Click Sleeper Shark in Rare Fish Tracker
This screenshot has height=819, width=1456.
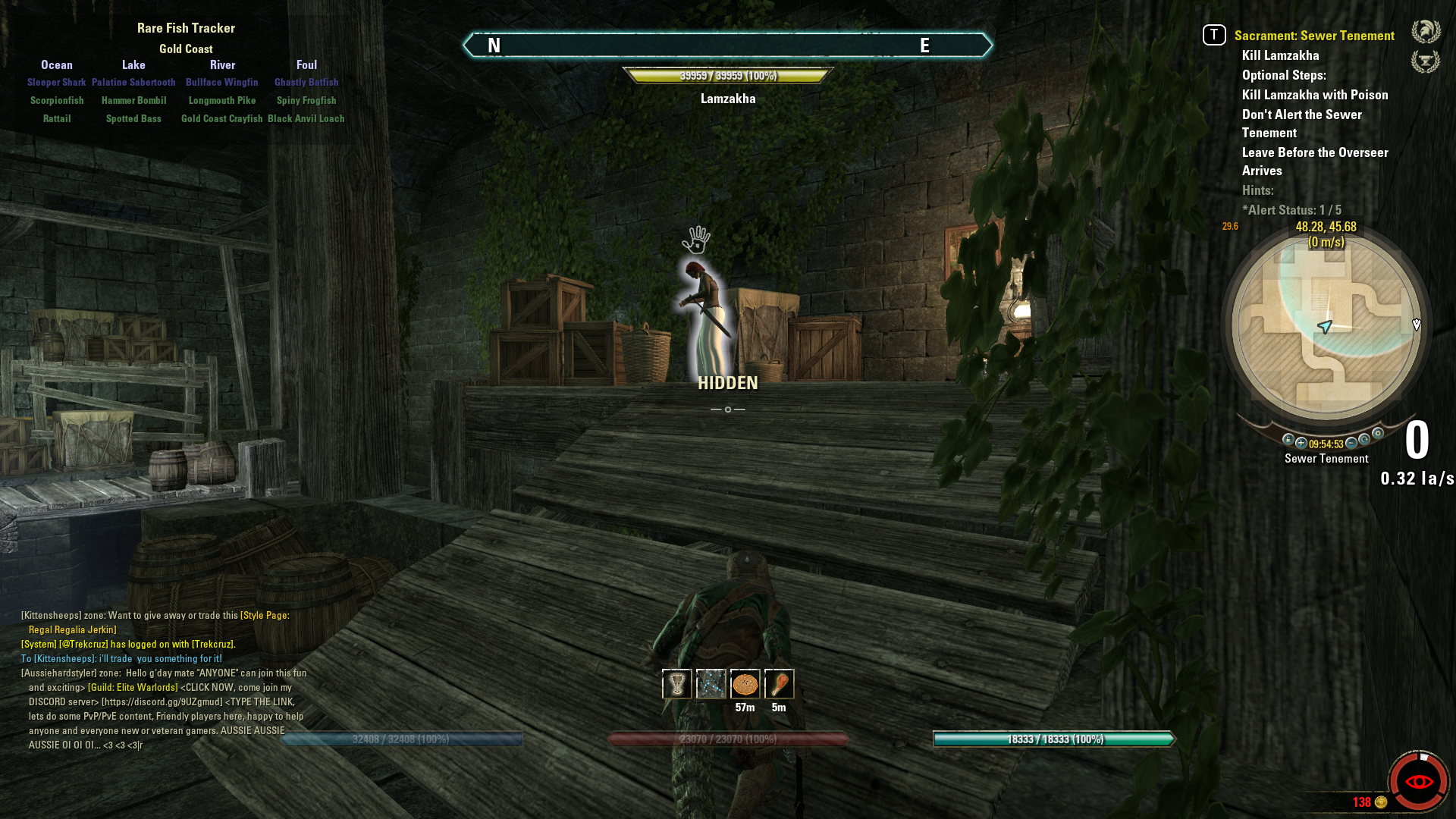[x=57, y=83]
